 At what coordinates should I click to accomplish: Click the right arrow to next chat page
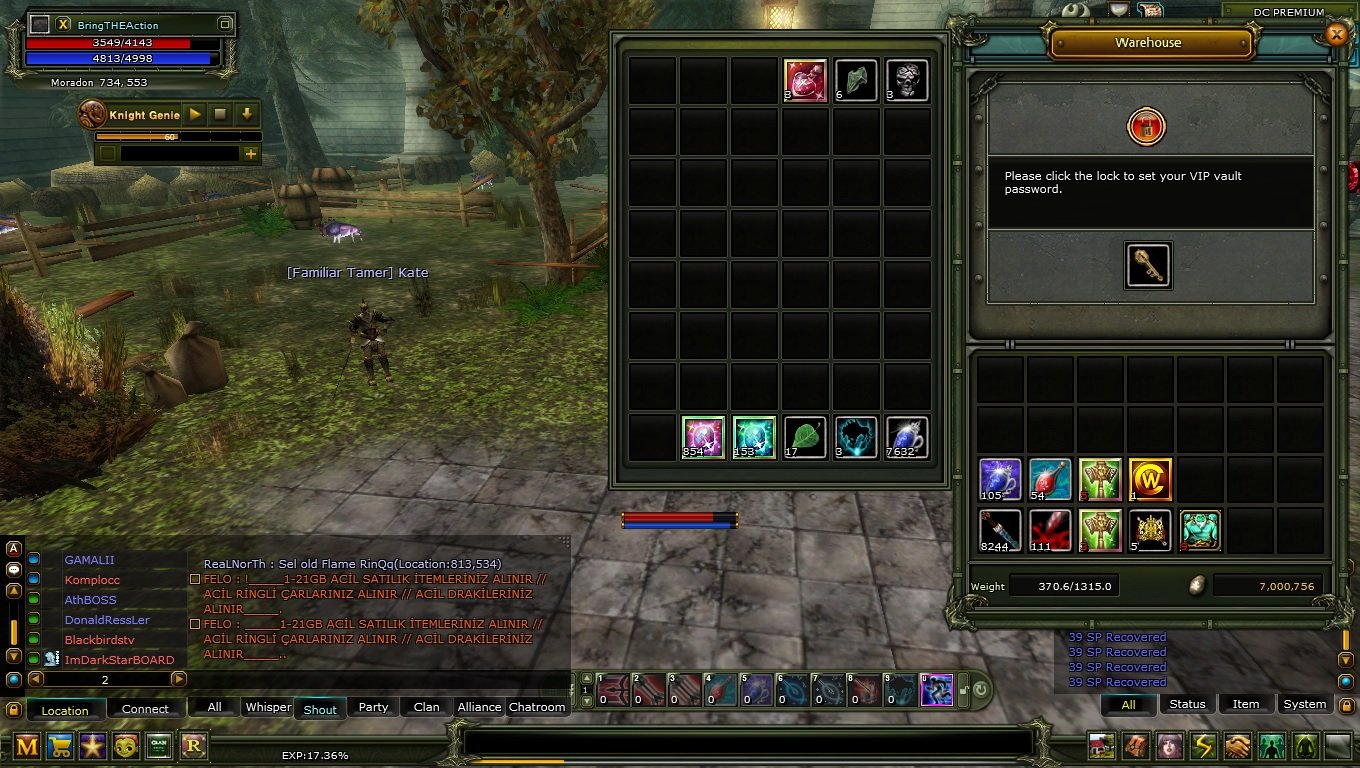coord(180,678)
